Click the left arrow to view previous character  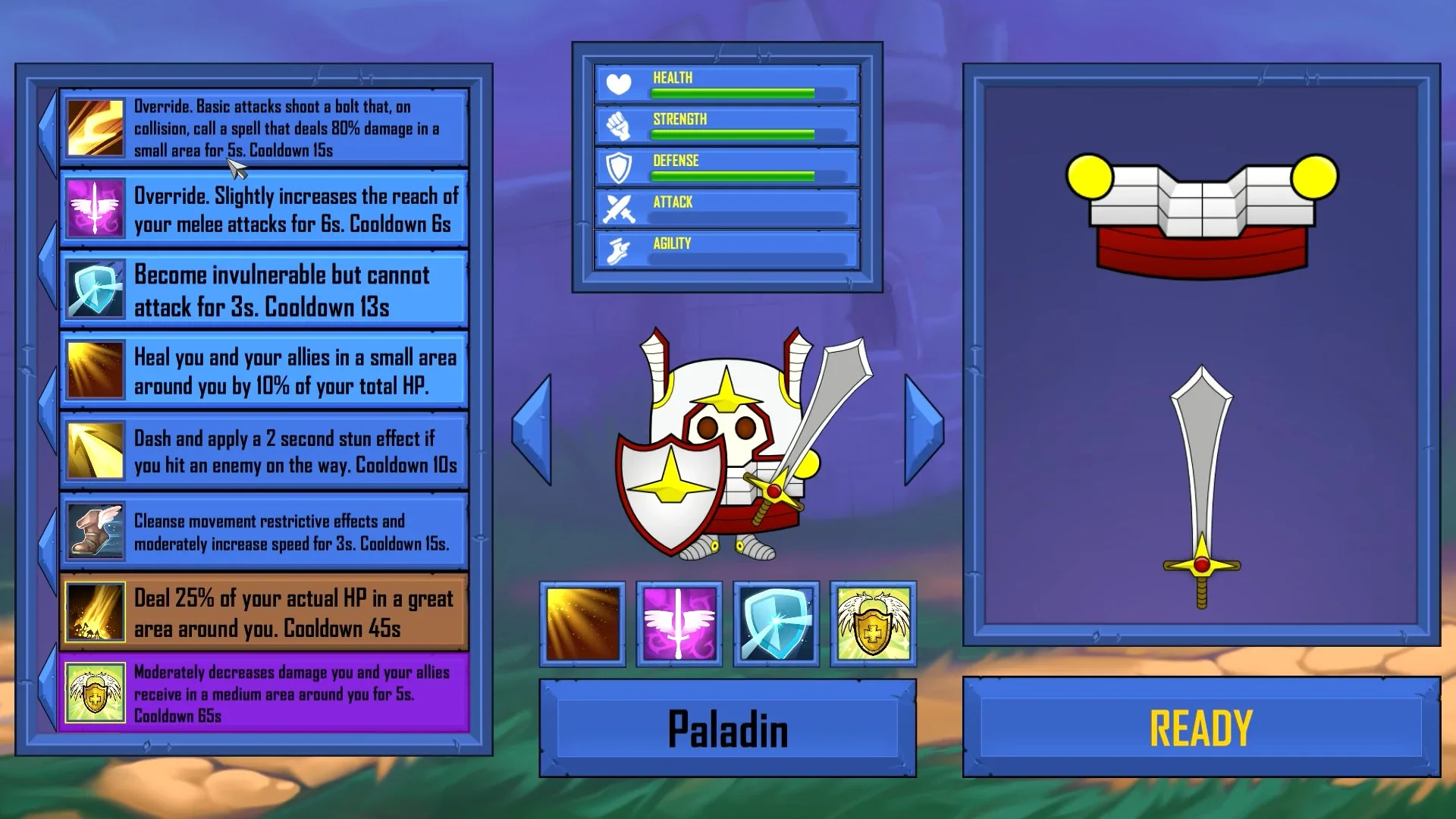point(533,428)
